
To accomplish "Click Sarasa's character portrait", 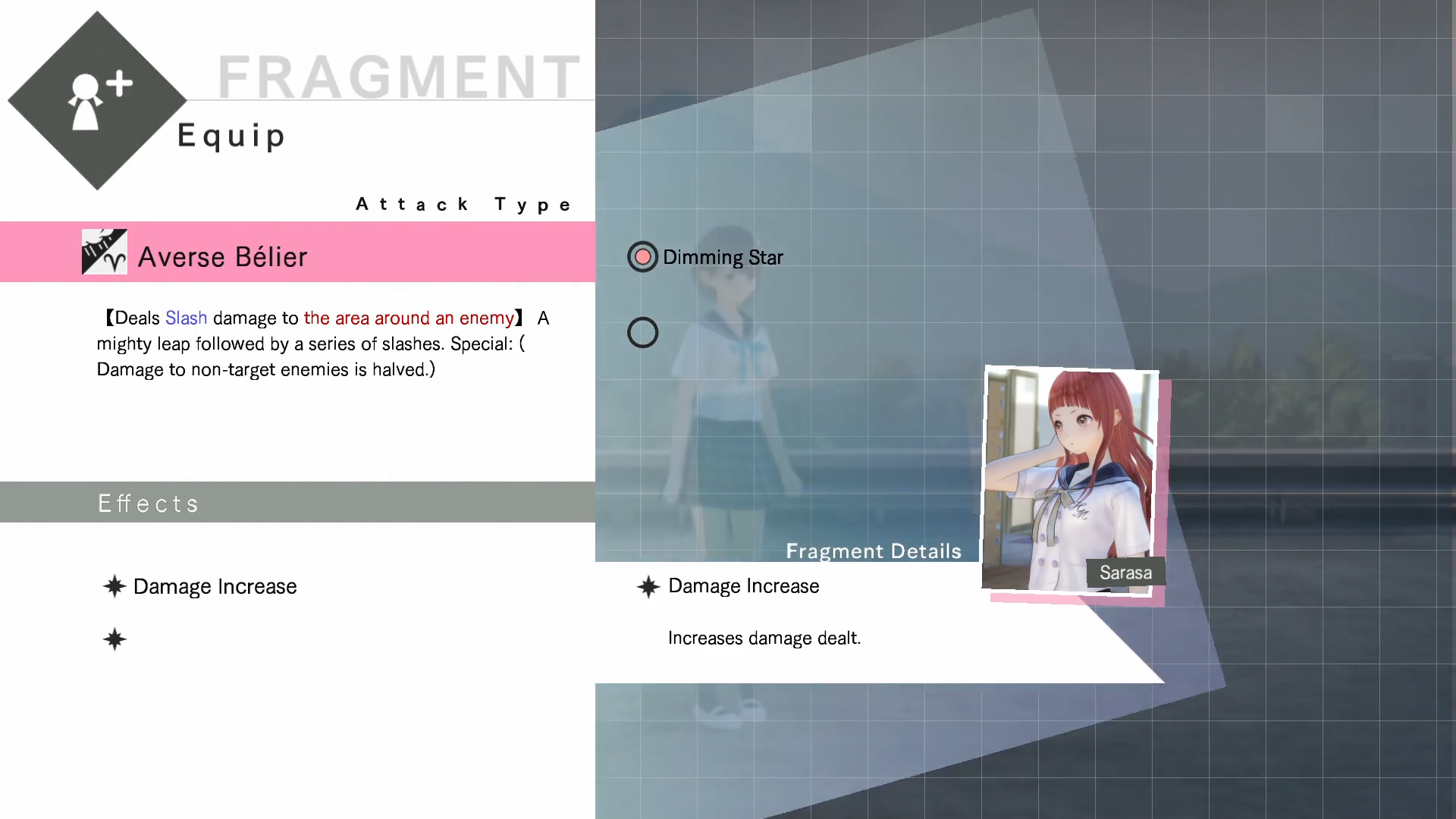I will pyautogui.click(x=1071, y=478).
